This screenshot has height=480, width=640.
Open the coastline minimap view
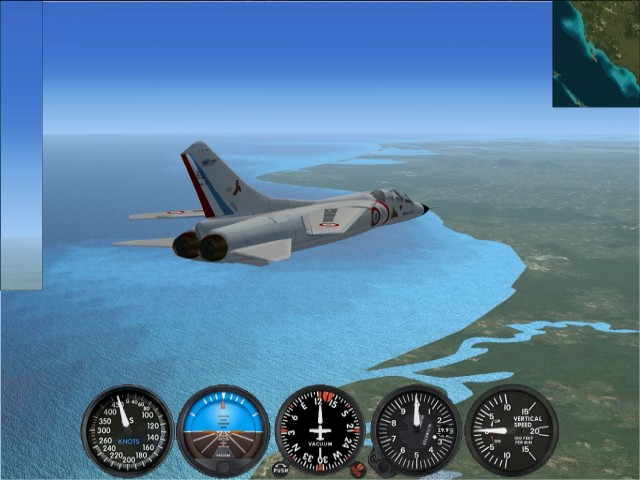(596, 53)
